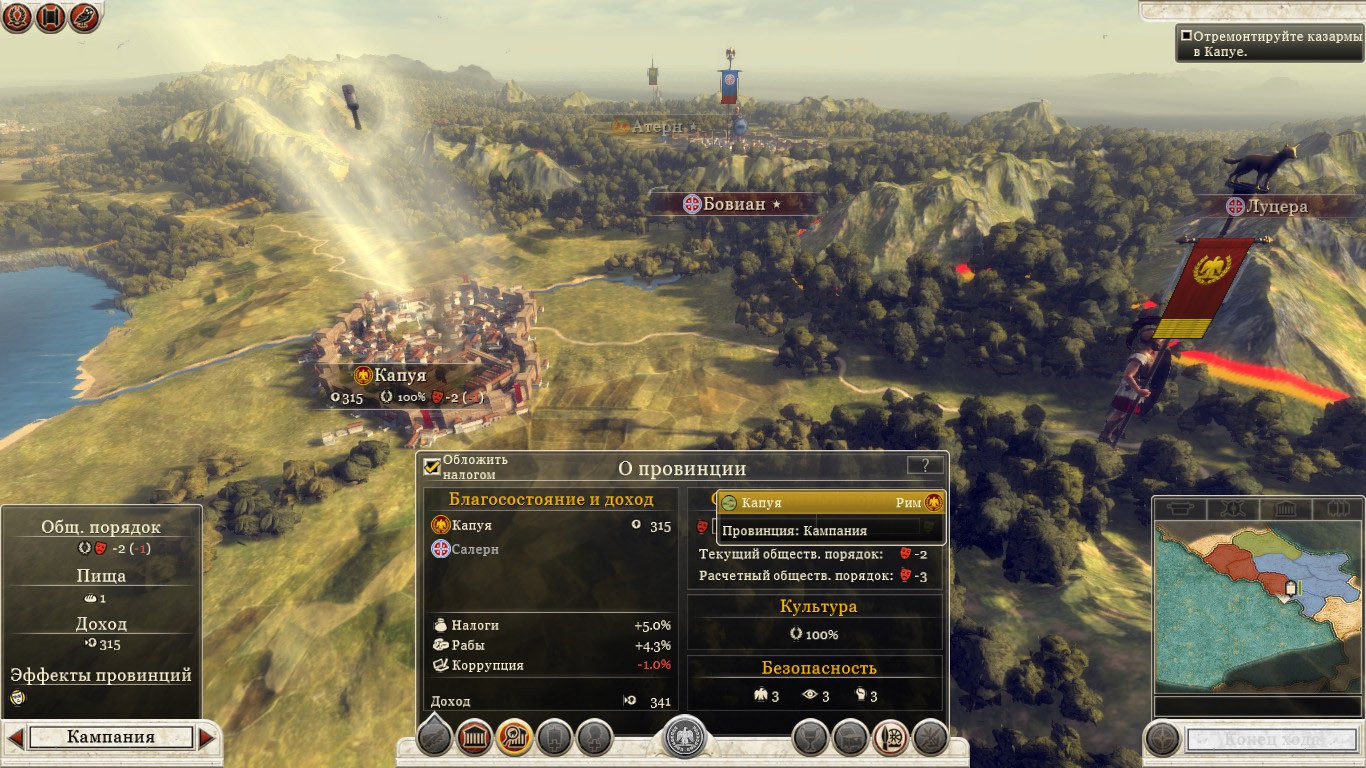Open the sword and shield wheel button
The height and width of the screenshot is (768, 1366).
(x=890, y=738)
